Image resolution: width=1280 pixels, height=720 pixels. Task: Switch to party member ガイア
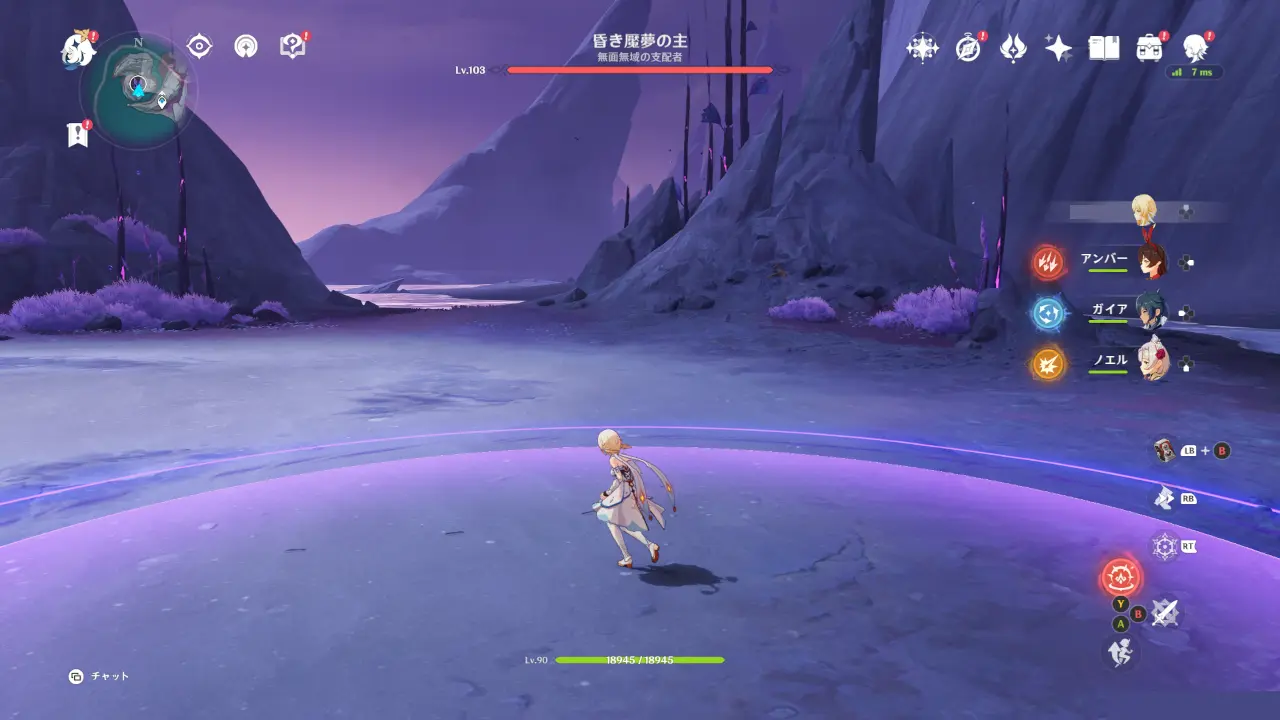pyautogui.click(x=1152, y=312)
